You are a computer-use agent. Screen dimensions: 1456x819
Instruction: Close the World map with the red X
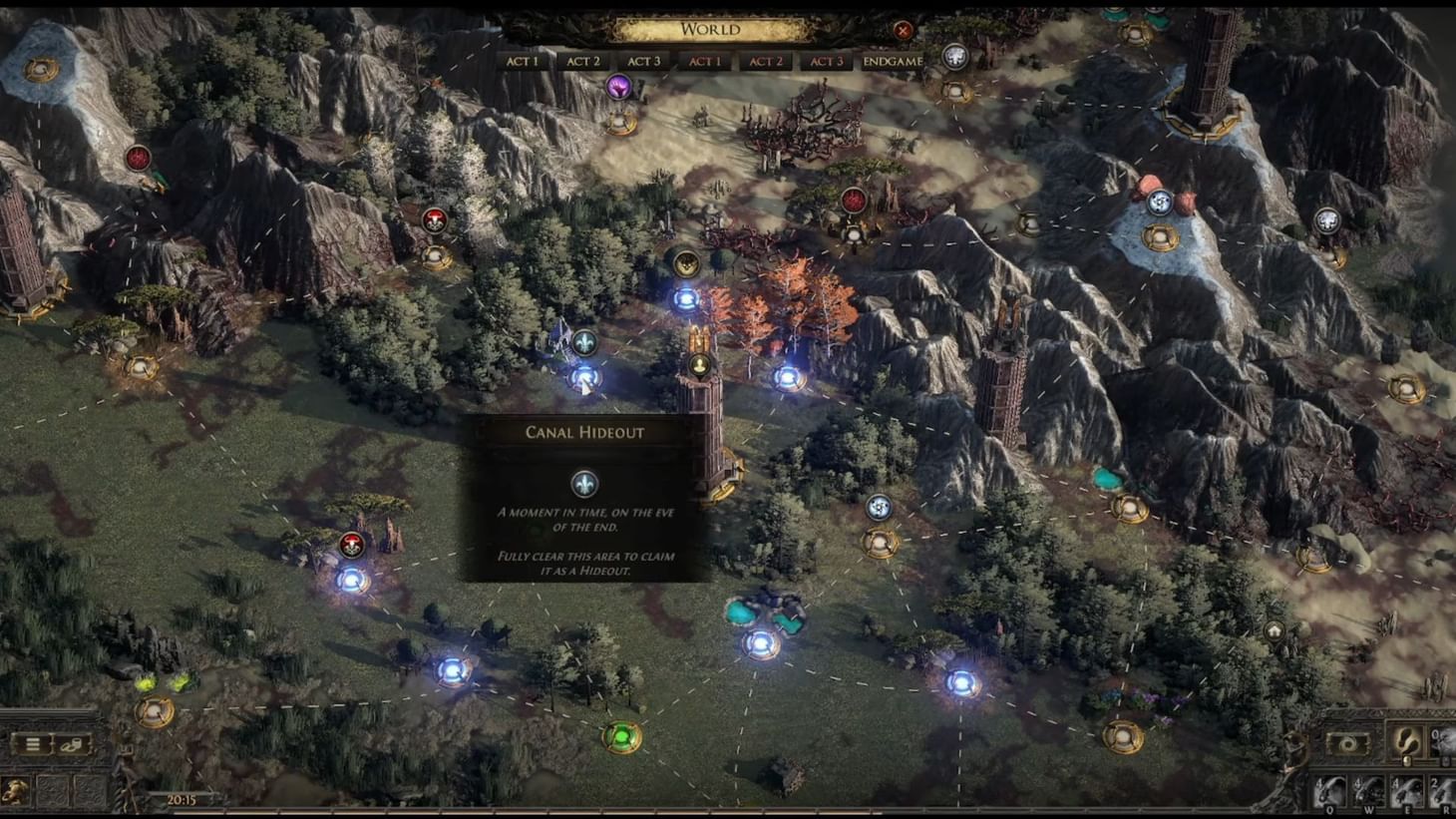904,29
